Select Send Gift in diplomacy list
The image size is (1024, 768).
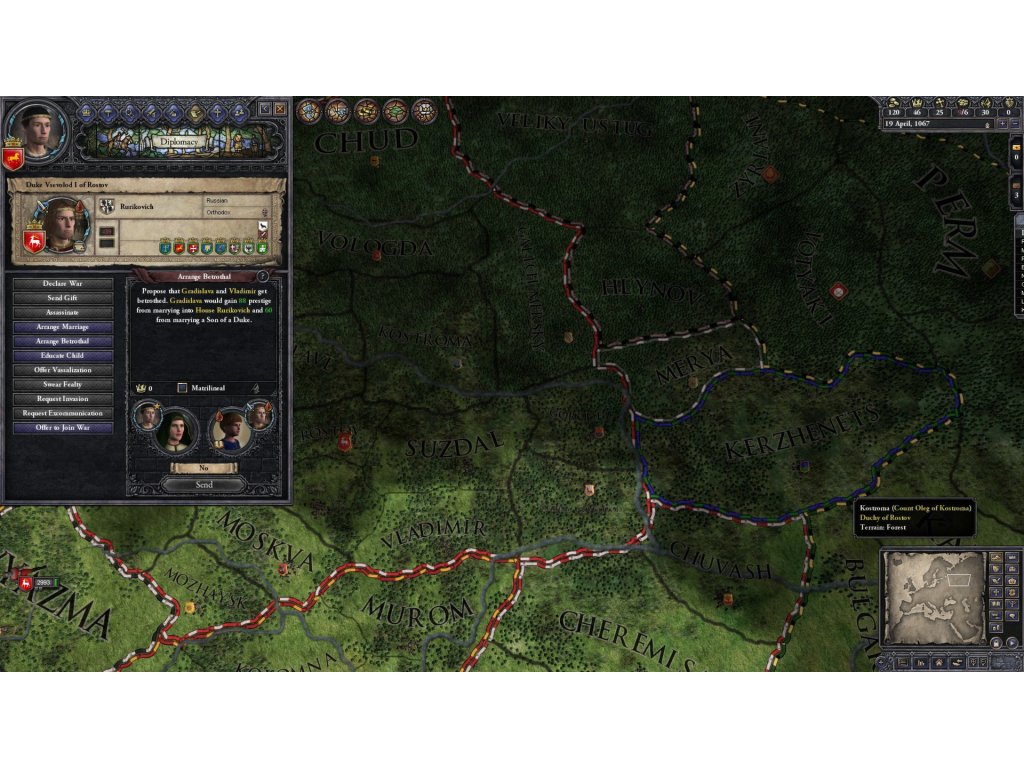(x=62, y=298)
